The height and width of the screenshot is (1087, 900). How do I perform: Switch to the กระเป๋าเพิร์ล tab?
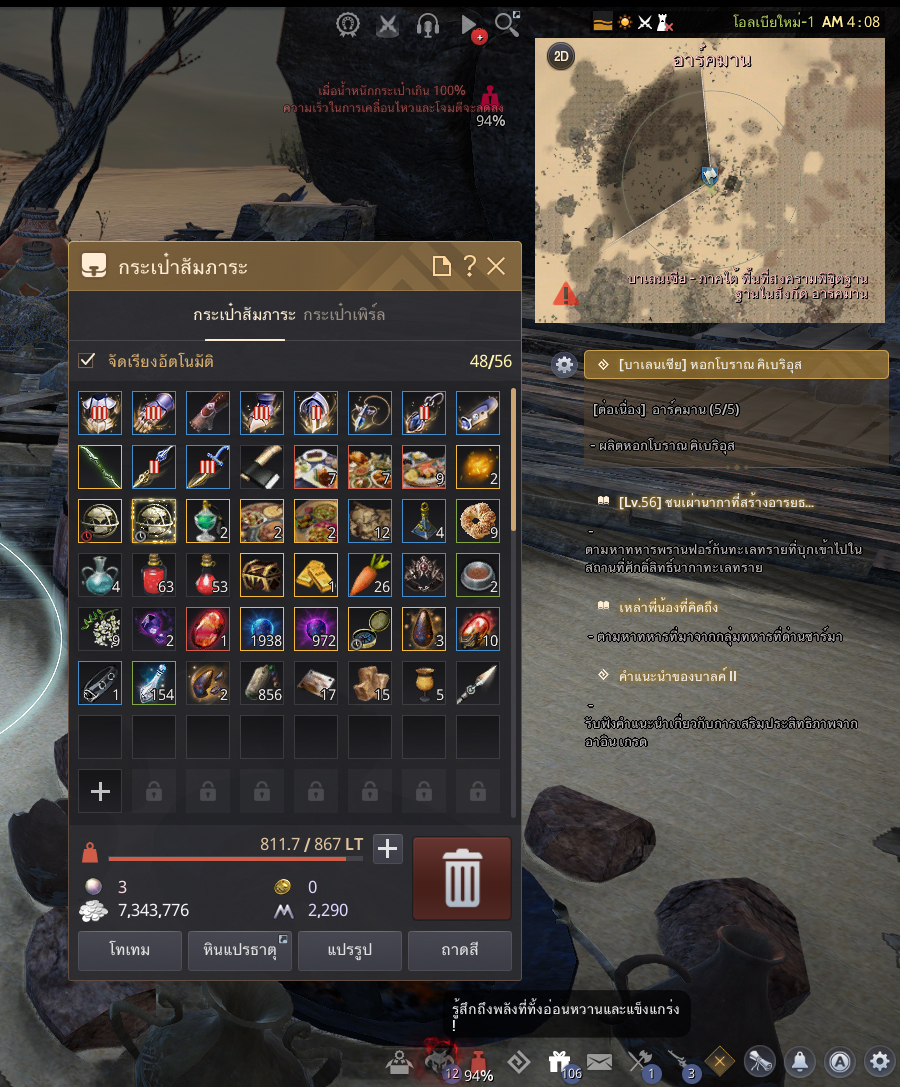click(x=344, y=314)
